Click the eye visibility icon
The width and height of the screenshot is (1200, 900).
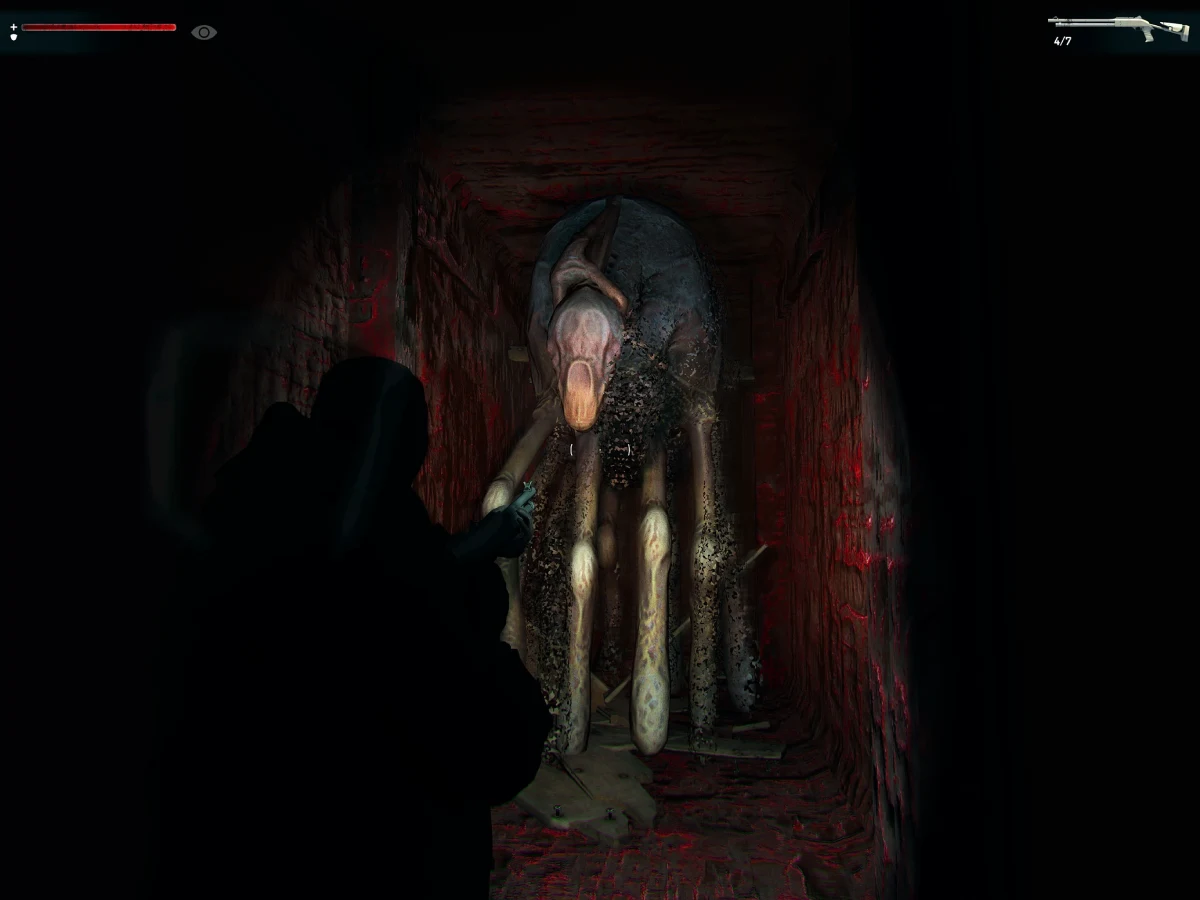(204, 32)
